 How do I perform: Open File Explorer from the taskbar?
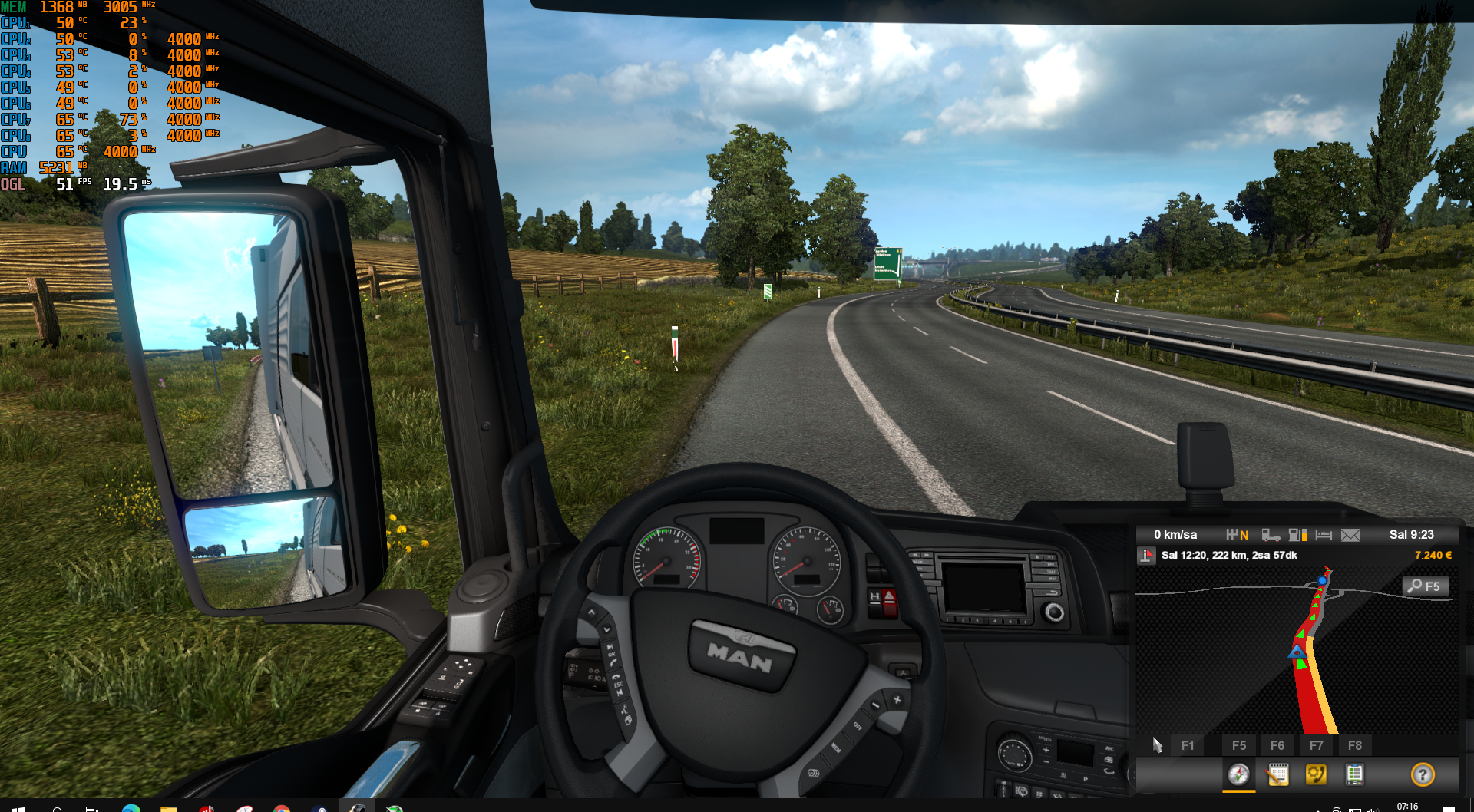click(x=168, y=807)
